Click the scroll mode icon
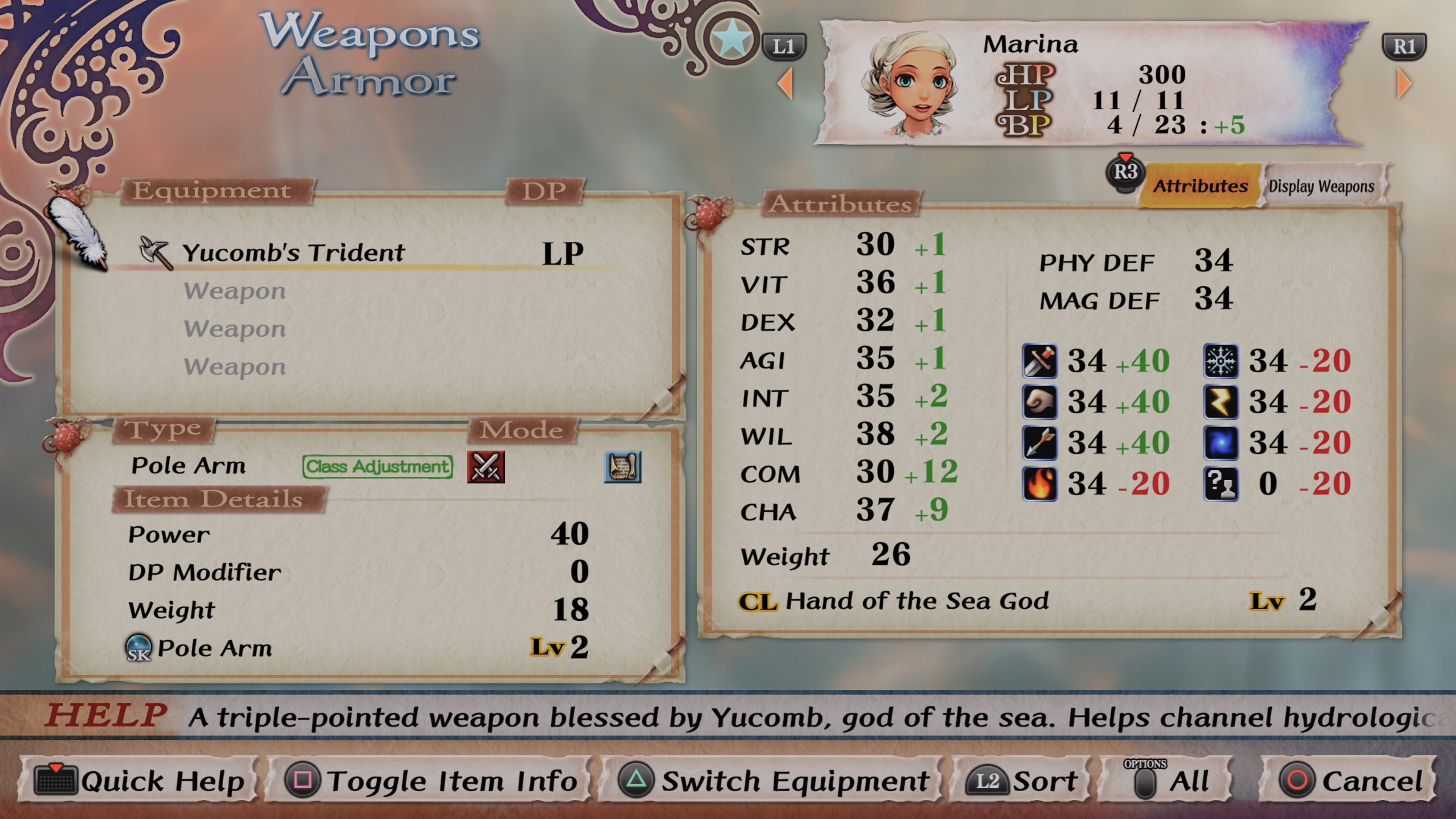 coord(622,467)
